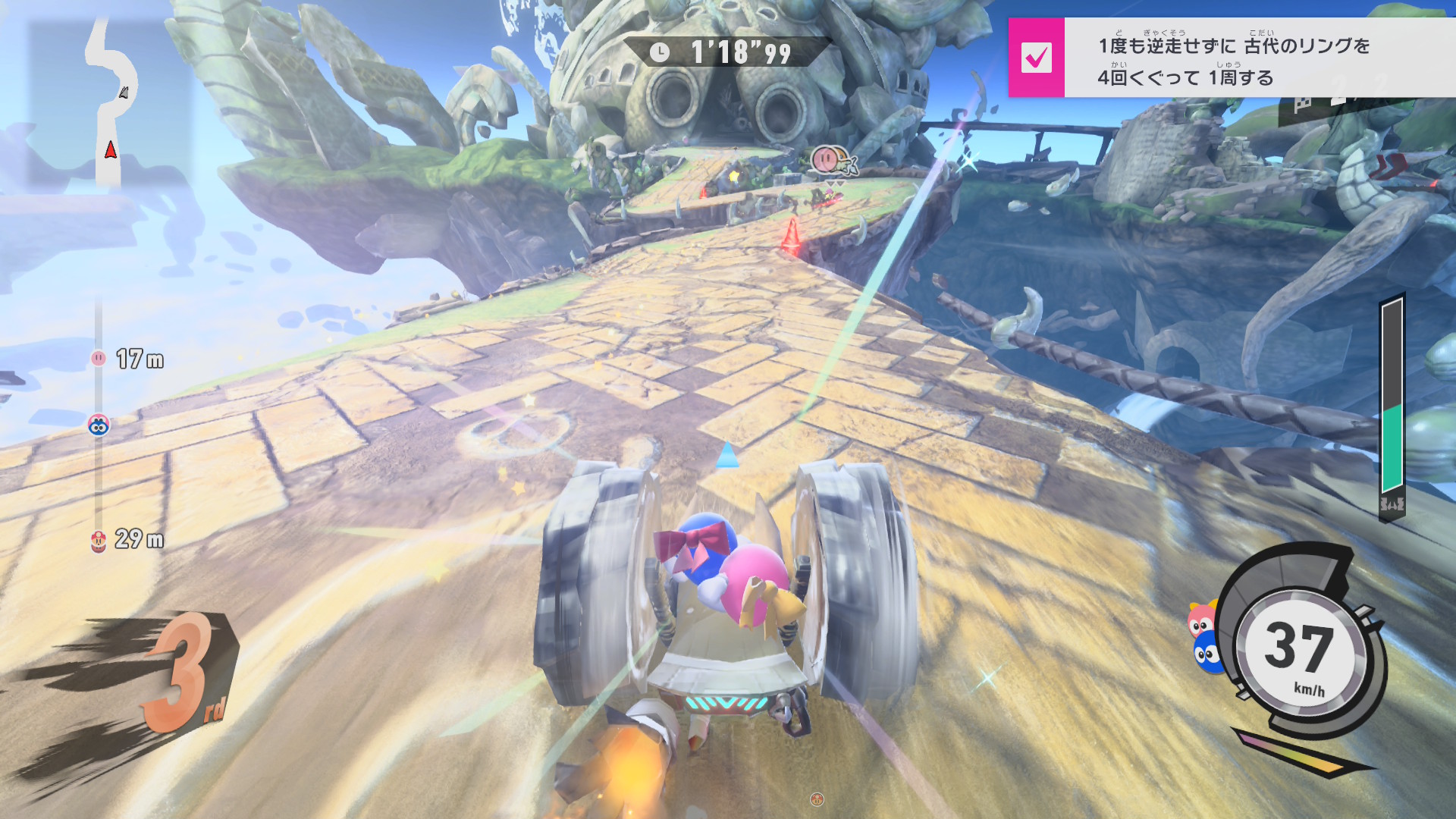Click the blue rider icon on progress tracker
The height and width of the screenshot is (819, 1456).
coord(99,425)
